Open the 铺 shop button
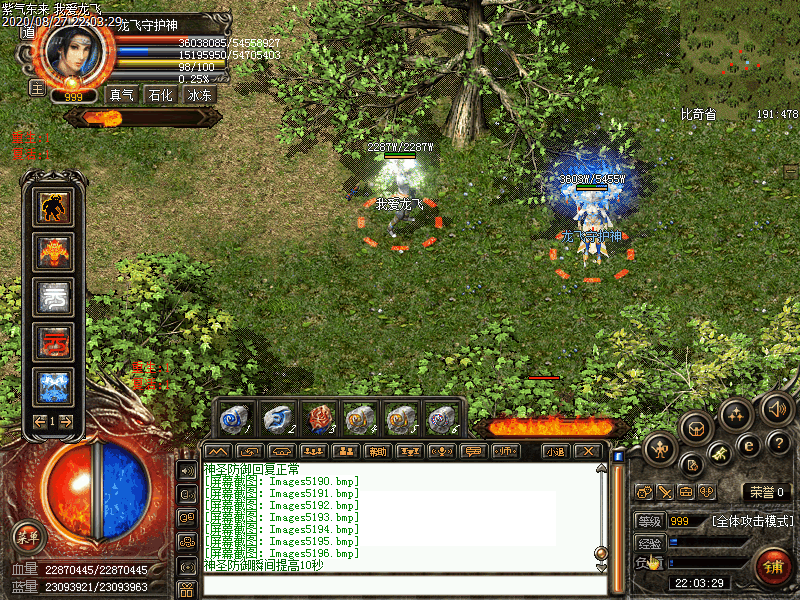This screenshot has height=600, width=800. coord(774,567)
